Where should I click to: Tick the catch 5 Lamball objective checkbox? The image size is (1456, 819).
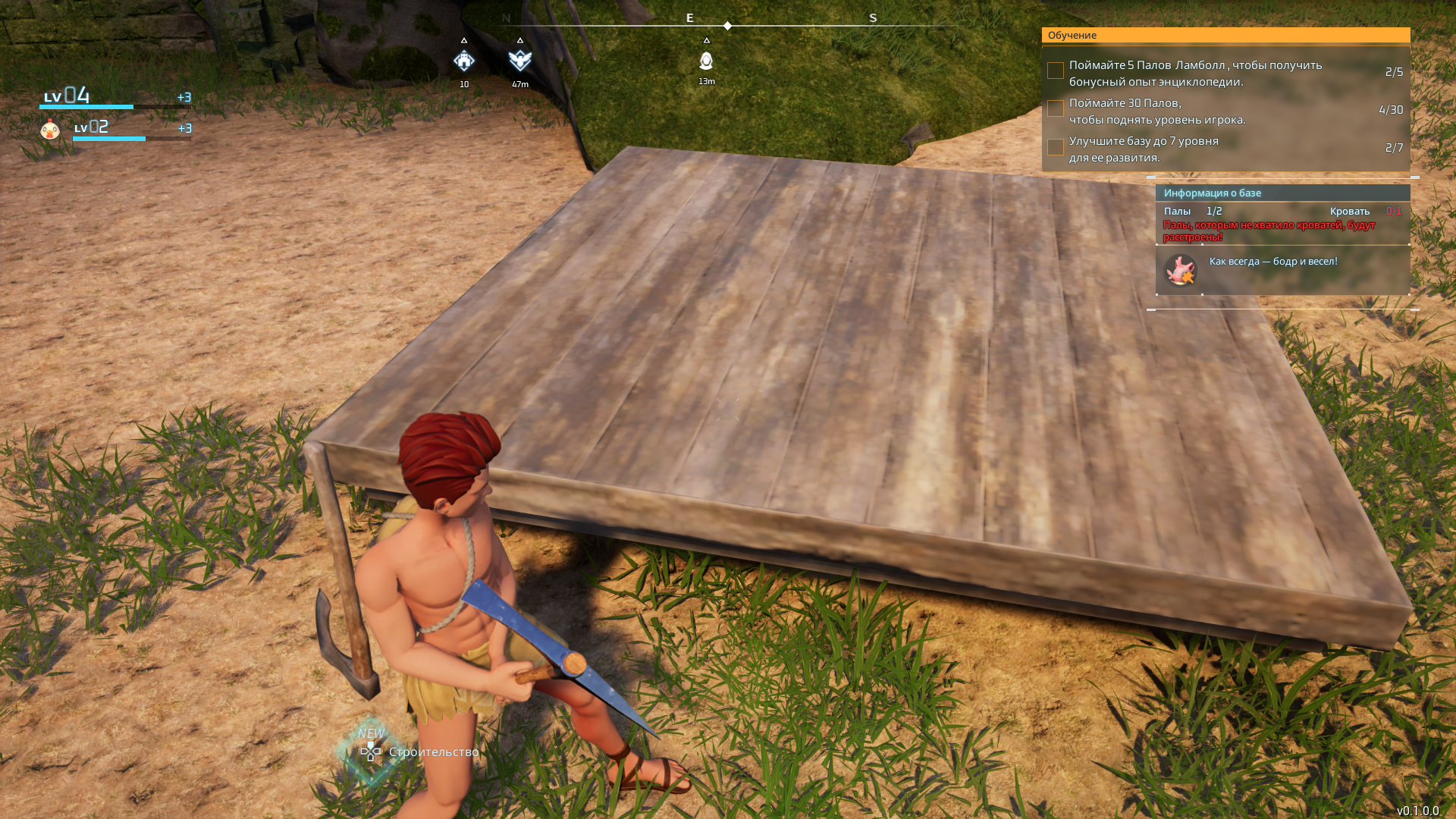click(x=1055, y=71)
